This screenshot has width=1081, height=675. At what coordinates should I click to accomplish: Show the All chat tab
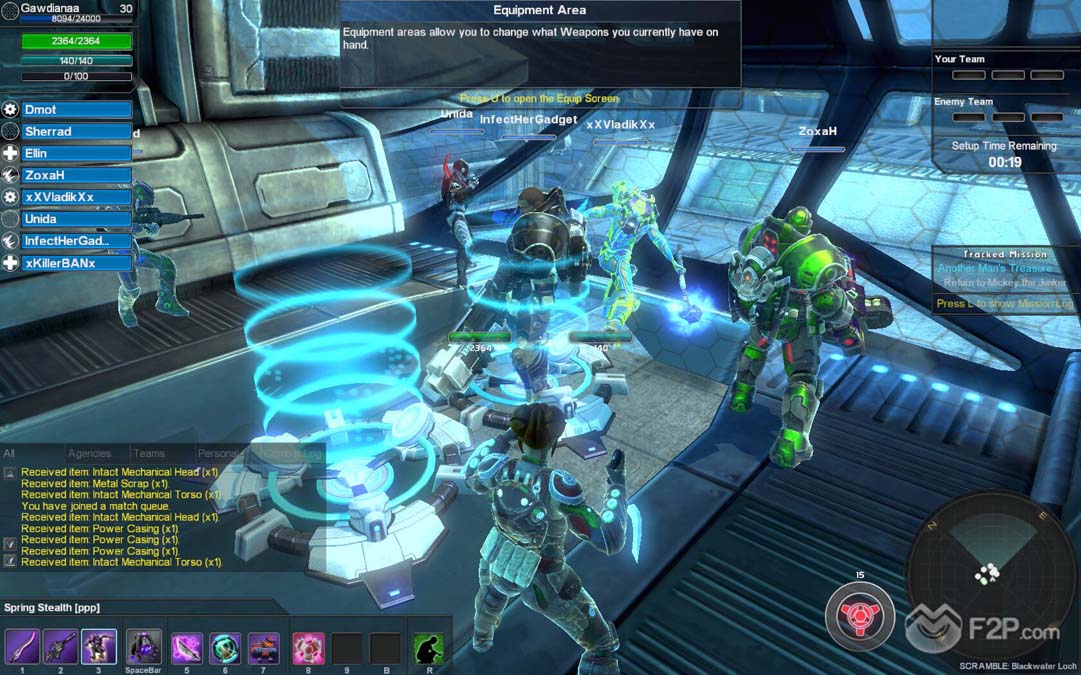tap(9, 454)
